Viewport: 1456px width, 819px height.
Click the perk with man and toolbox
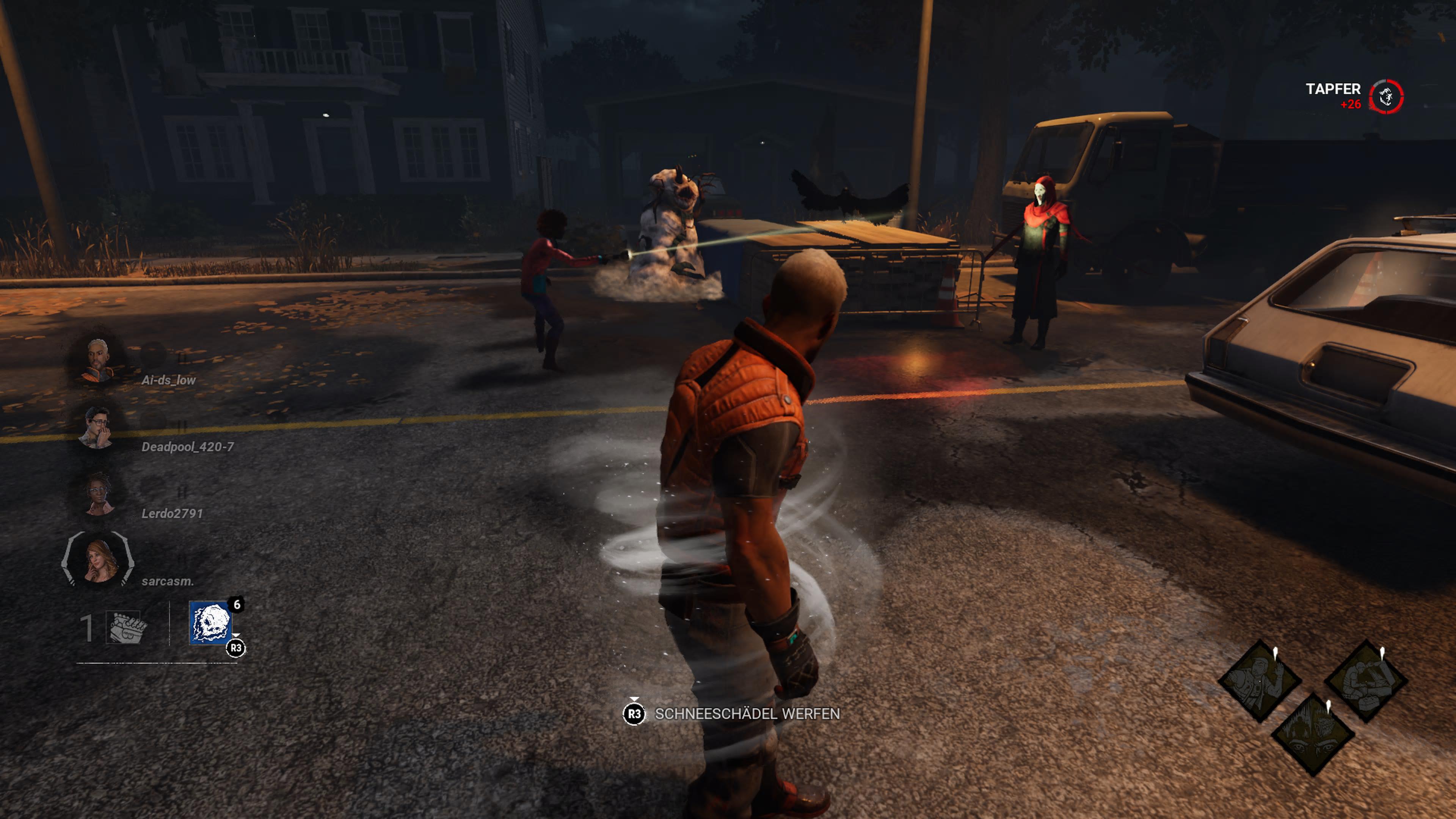point(1366,681)
